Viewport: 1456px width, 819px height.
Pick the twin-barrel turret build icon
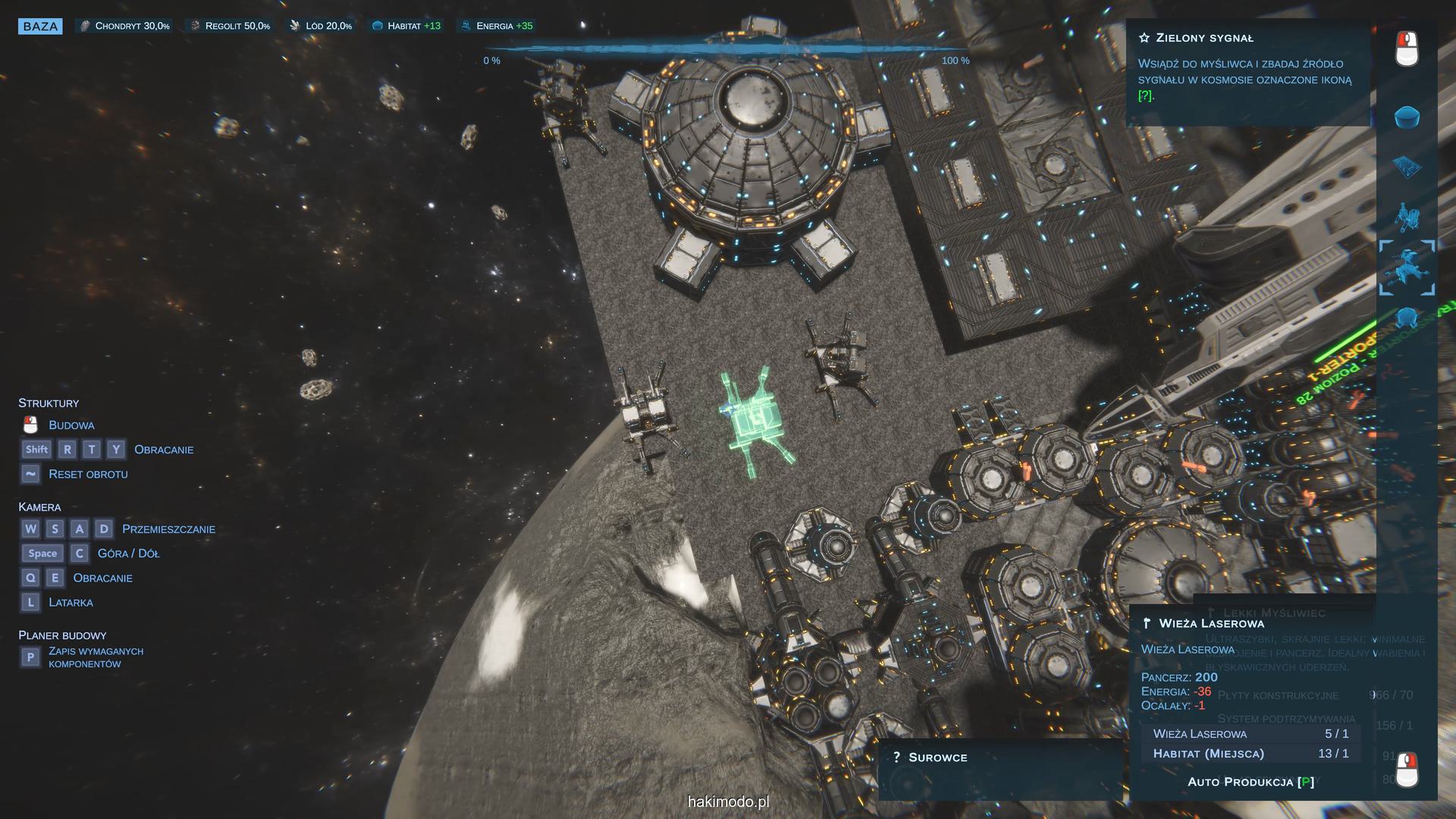pyautogui.click(x=1407, y=217)
